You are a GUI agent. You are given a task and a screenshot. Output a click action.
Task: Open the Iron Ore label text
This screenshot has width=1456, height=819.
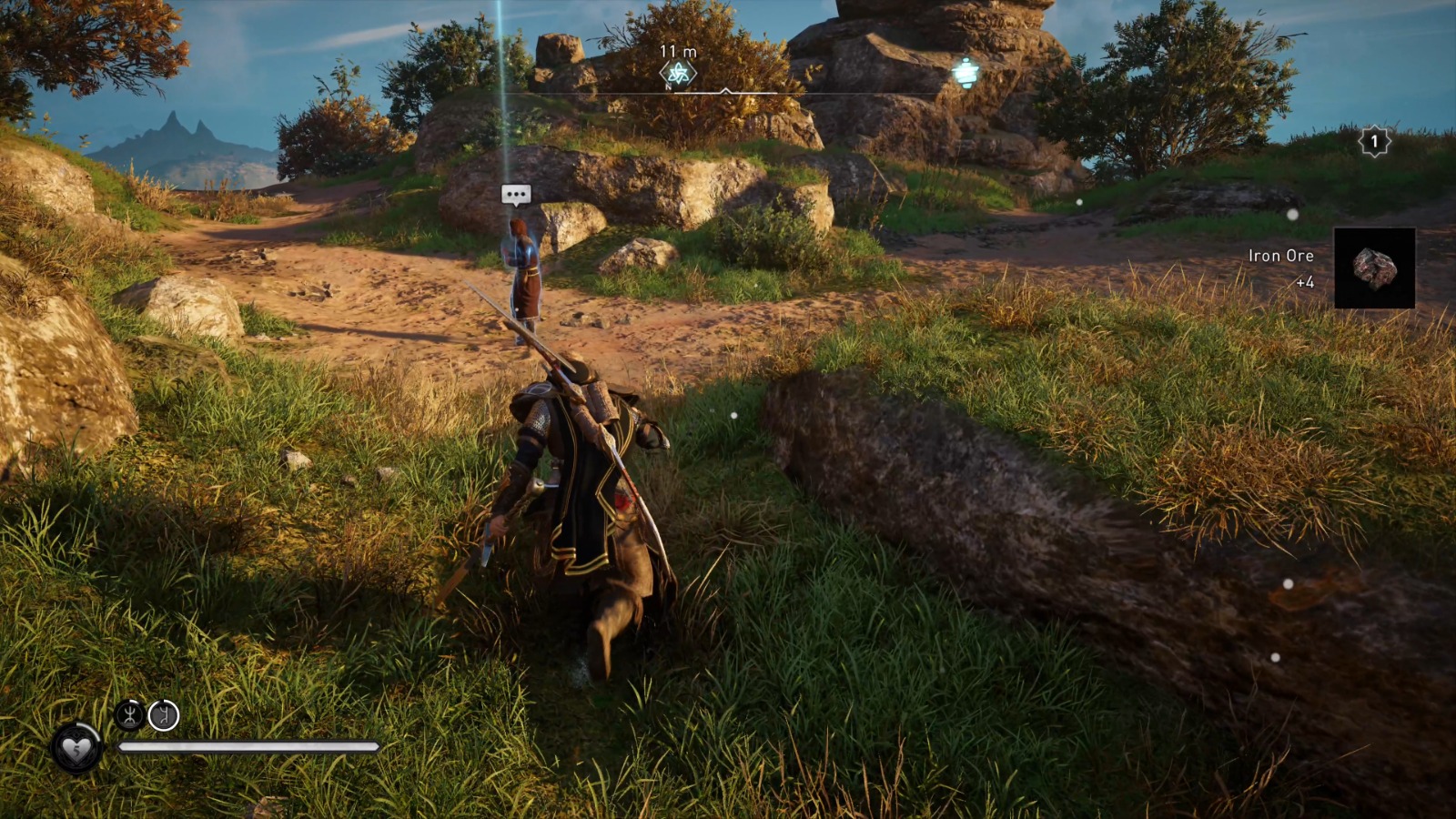tap(1281, 256)
